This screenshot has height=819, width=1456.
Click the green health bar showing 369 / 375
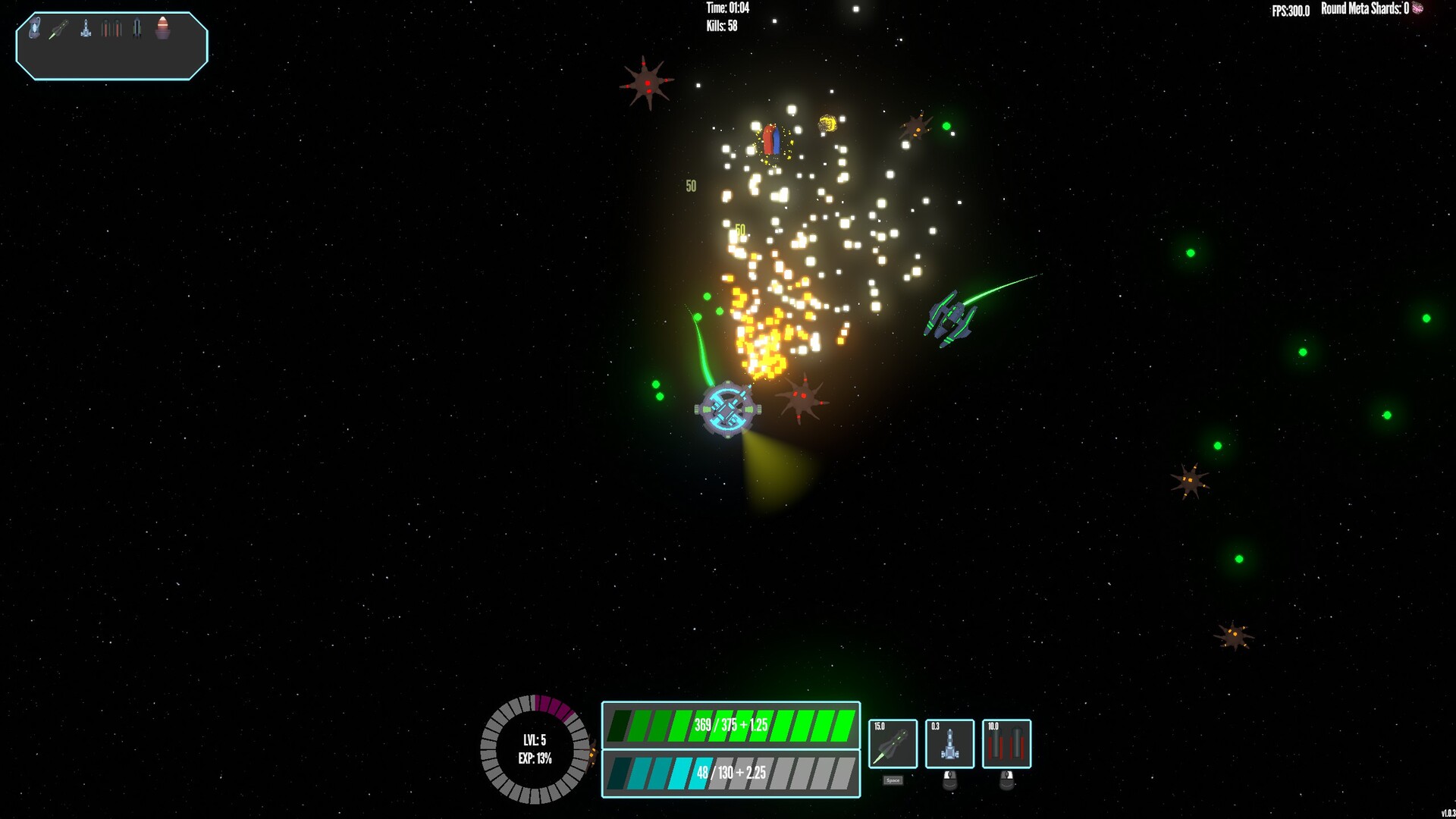pos(730,724)
